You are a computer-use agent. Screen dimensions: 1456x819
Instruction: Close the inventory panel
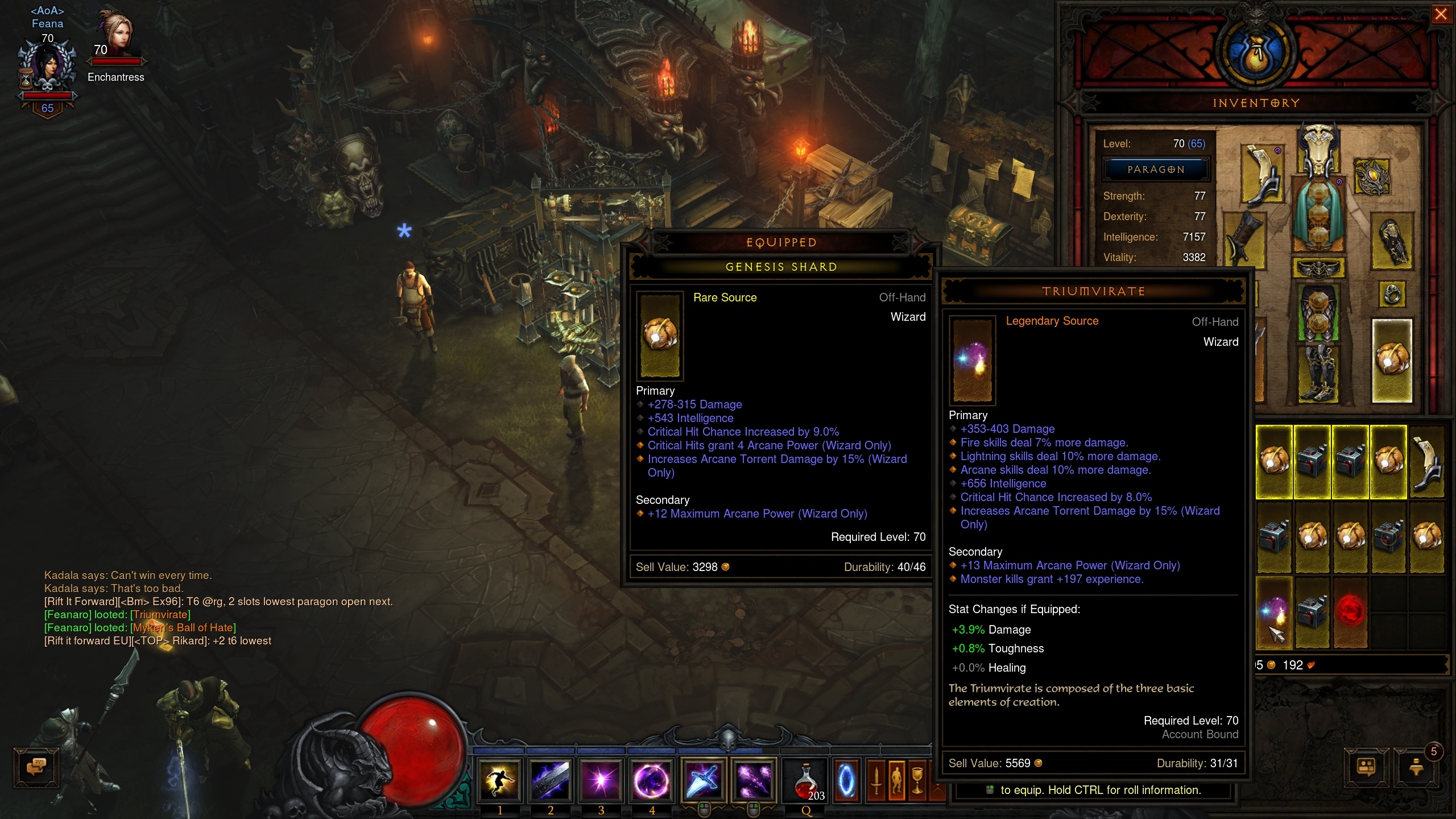click(x=1441, y=14)
